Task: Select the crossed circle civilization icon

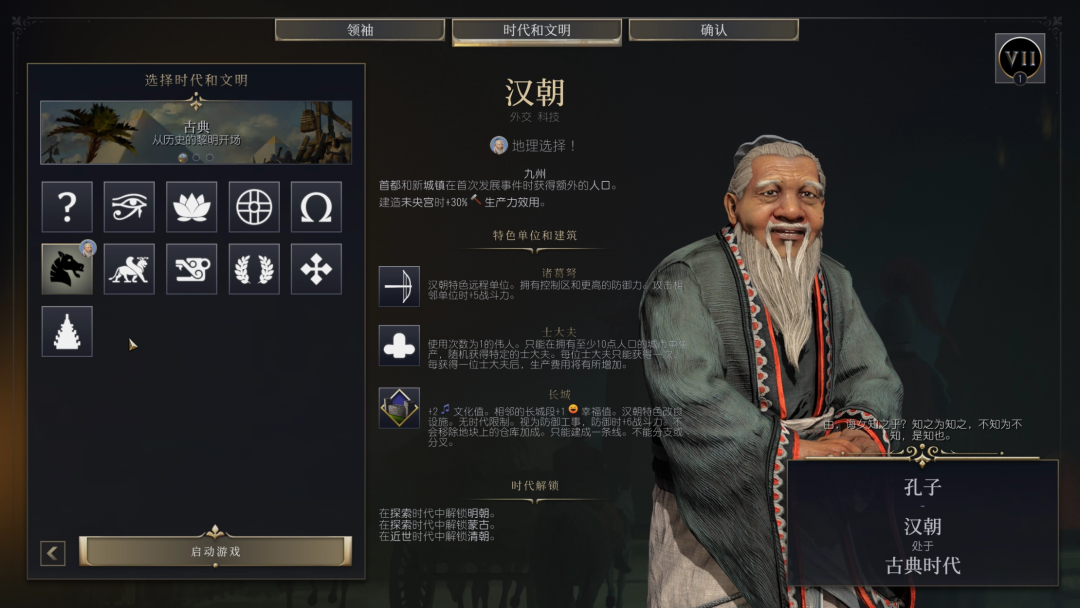Action: 254,207
